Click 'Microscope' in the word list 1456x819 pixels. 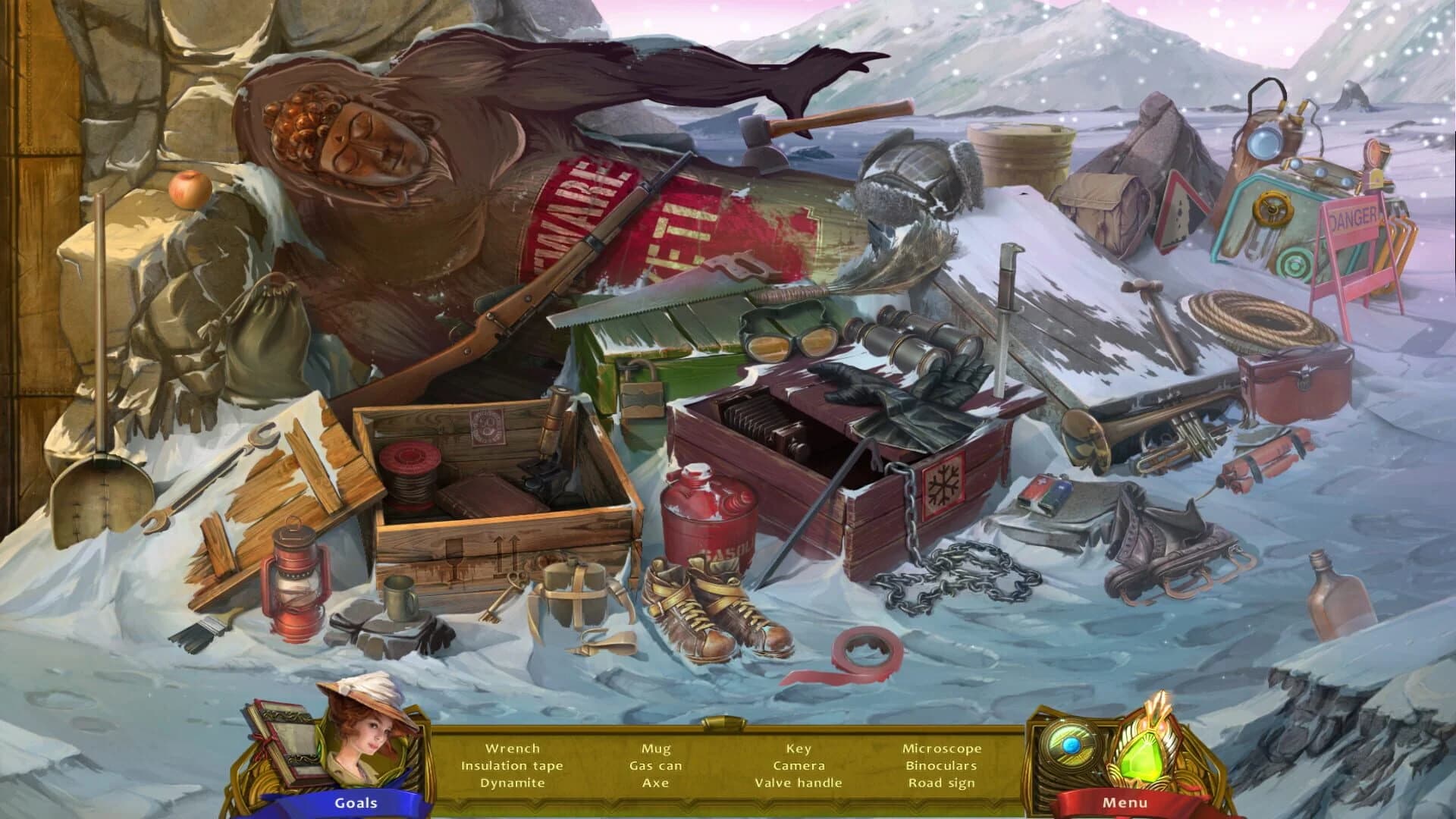click(x=943, y=748)
